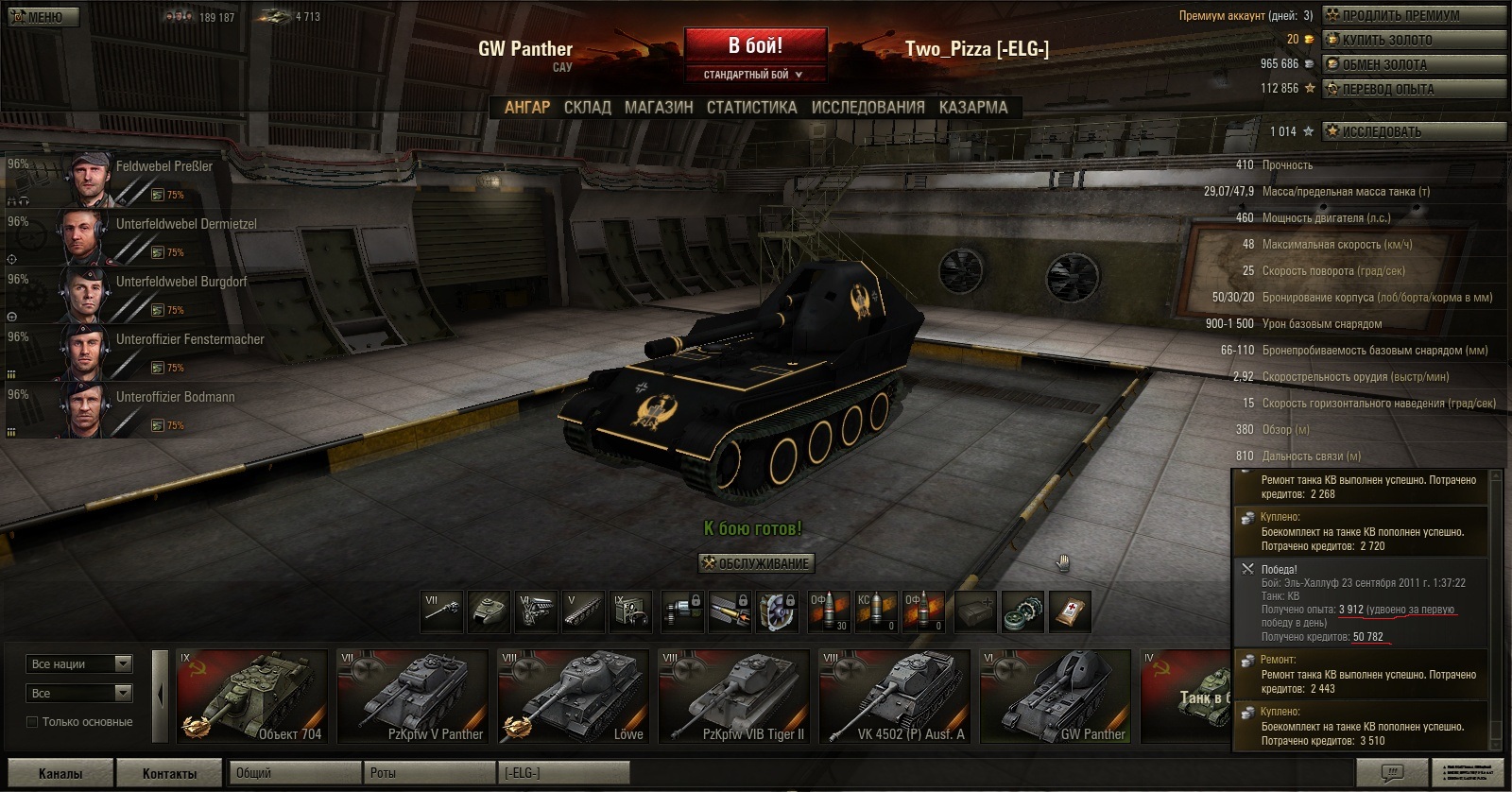Open the МЕНЮ menu button
Viewport: 1512px width, 792px height.
pos(43,16)
